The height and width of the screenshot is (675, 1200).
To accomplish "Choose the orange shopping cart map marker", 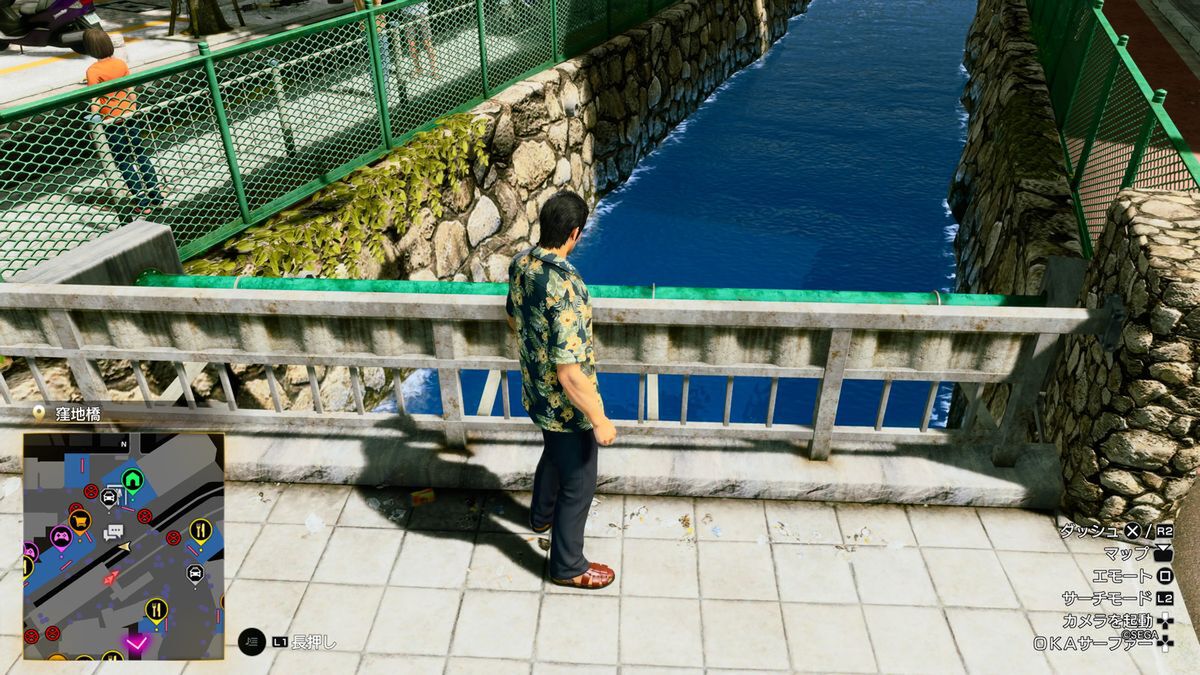I will pos(80,520).
